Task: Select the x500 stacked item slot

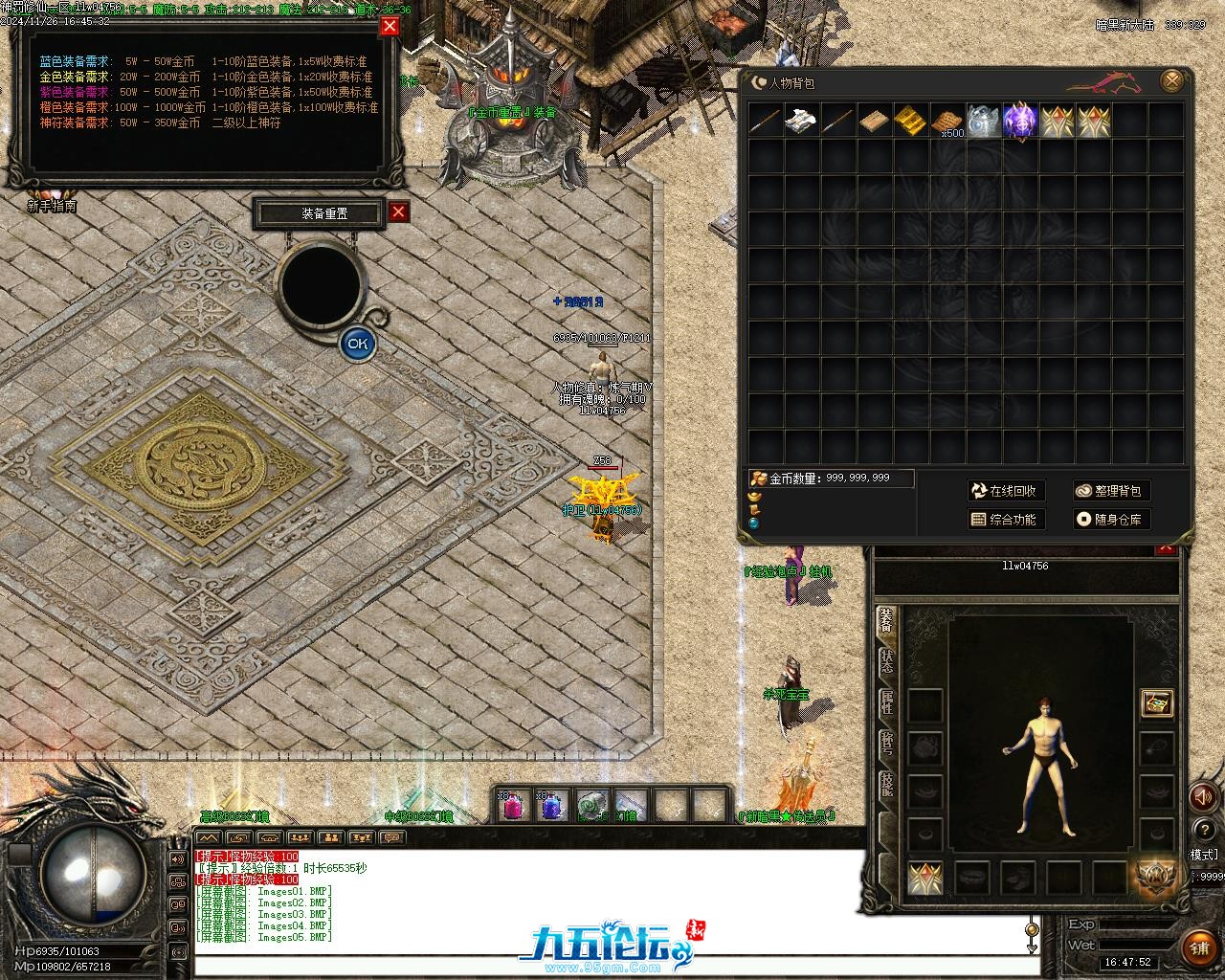Action: tap(947, 122)
